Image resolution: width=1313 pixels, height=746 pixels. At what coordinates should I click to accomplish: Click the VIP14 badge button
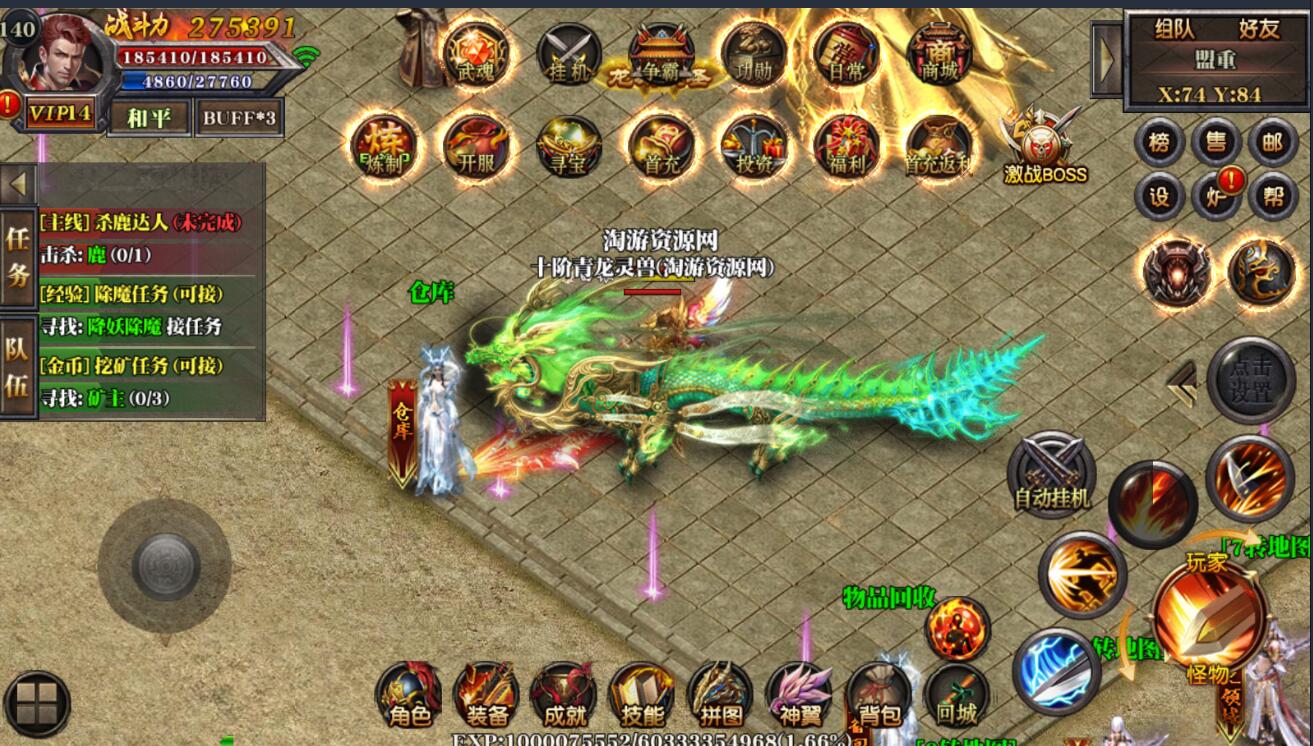tap(60, 114)
